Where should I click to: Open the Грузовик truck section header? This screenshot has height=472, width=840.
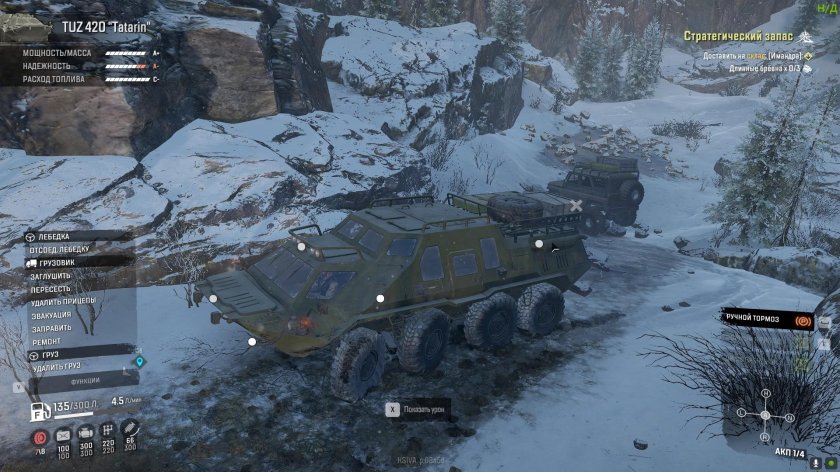pyautogui.click(x=58, y=262)
